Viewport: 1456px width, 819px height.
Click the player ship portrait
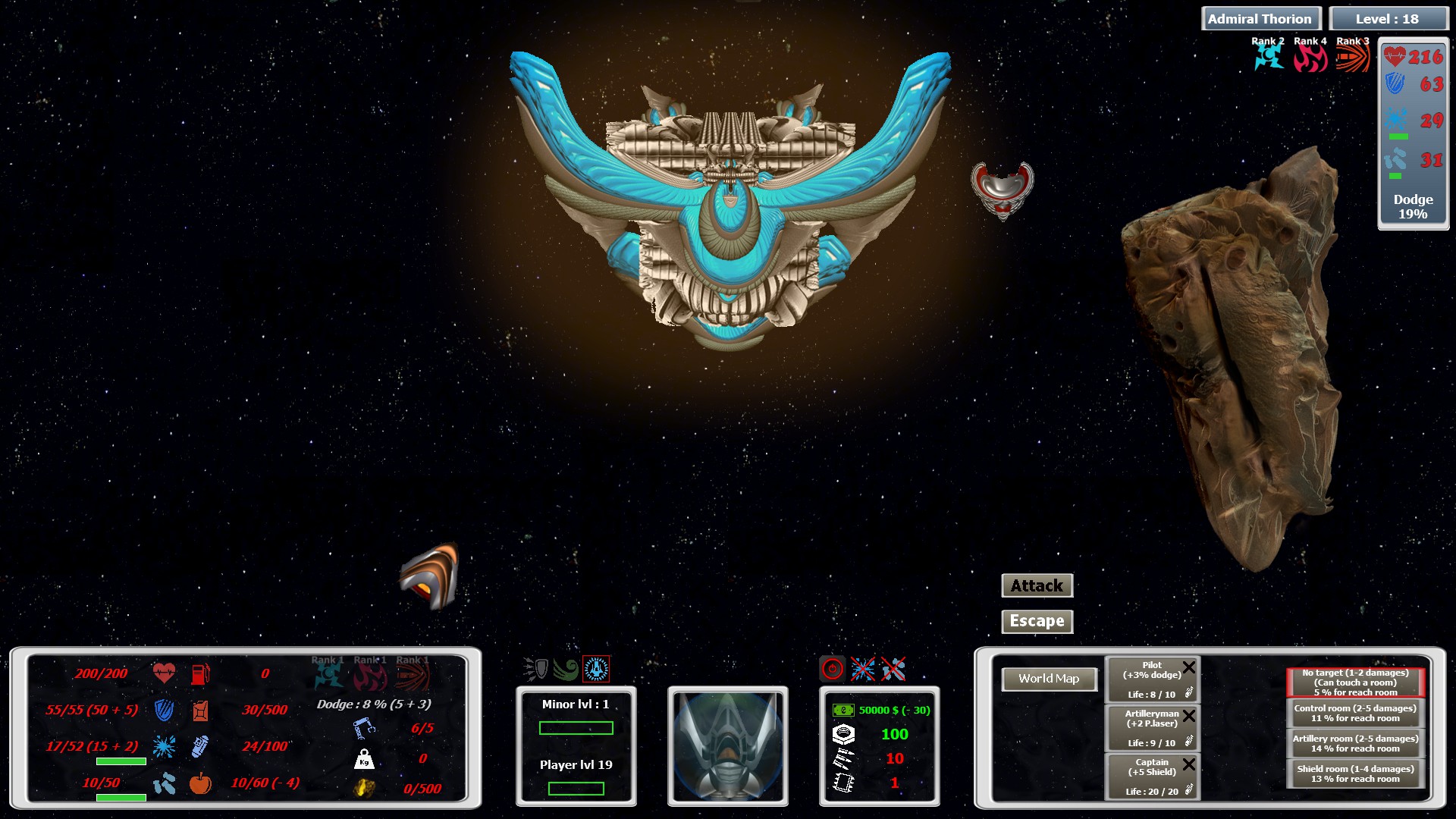[x=727, y=746]
